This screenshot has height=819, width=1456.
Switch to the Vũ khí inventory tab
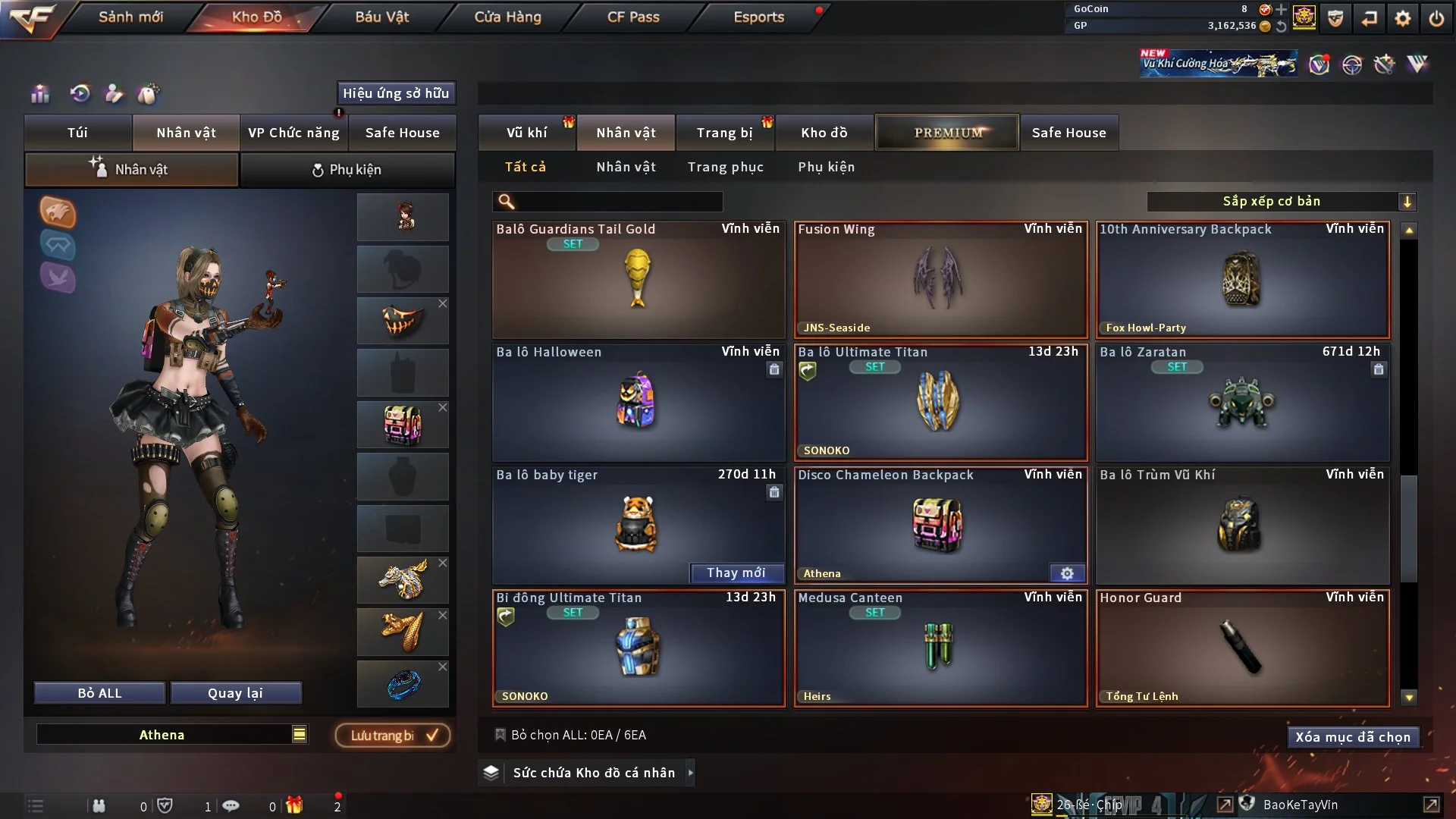click(x=526, y=133)
